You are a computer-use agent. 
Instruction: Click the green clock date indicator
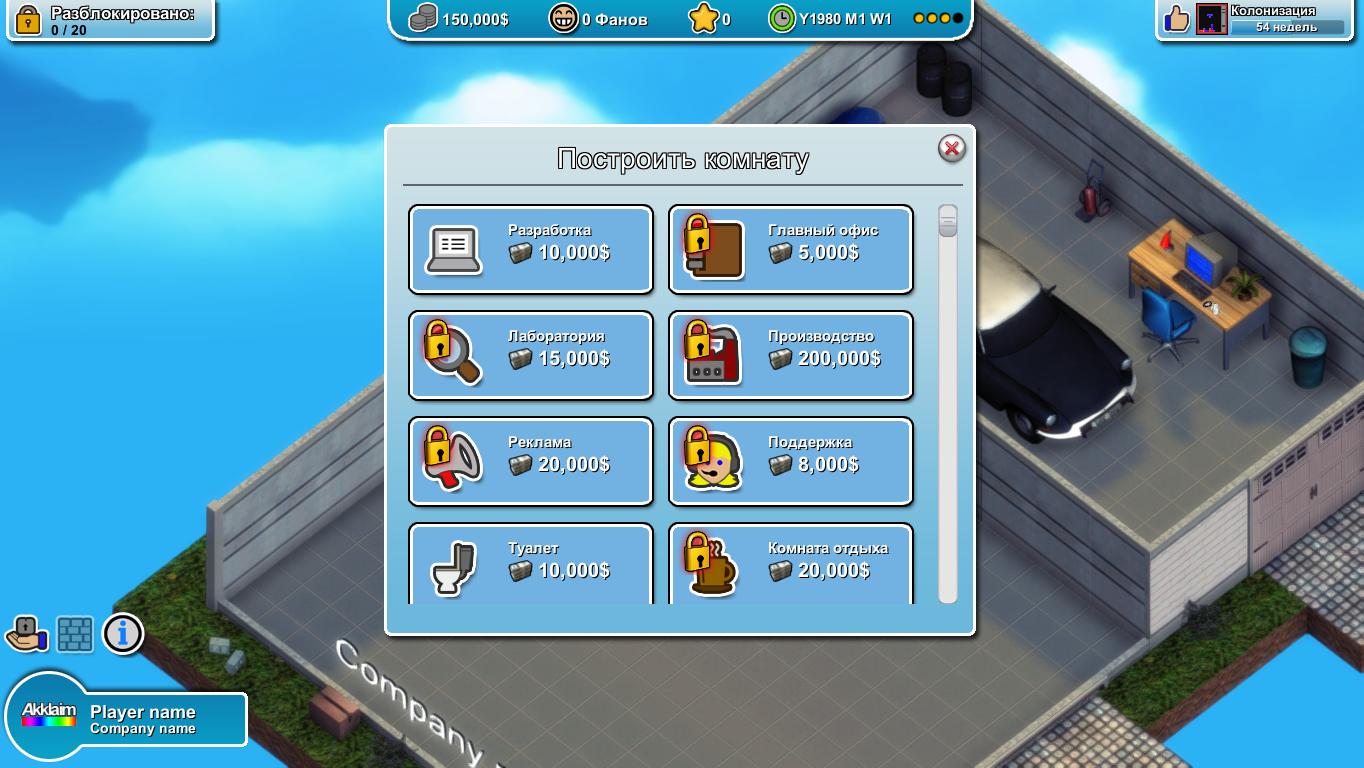782,19
